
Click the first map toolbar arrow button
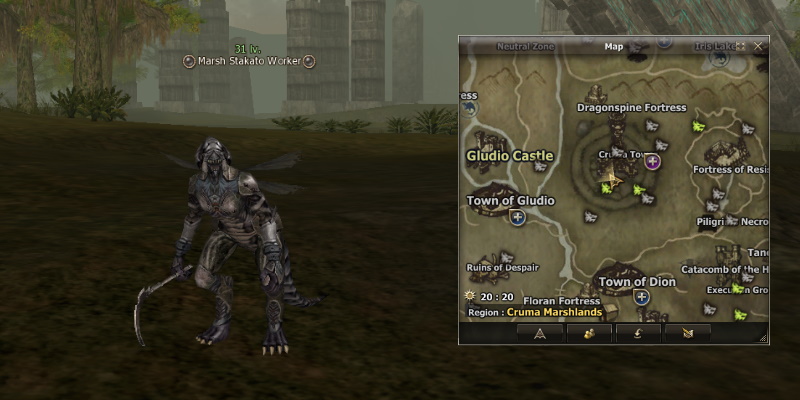click(540, 333)
